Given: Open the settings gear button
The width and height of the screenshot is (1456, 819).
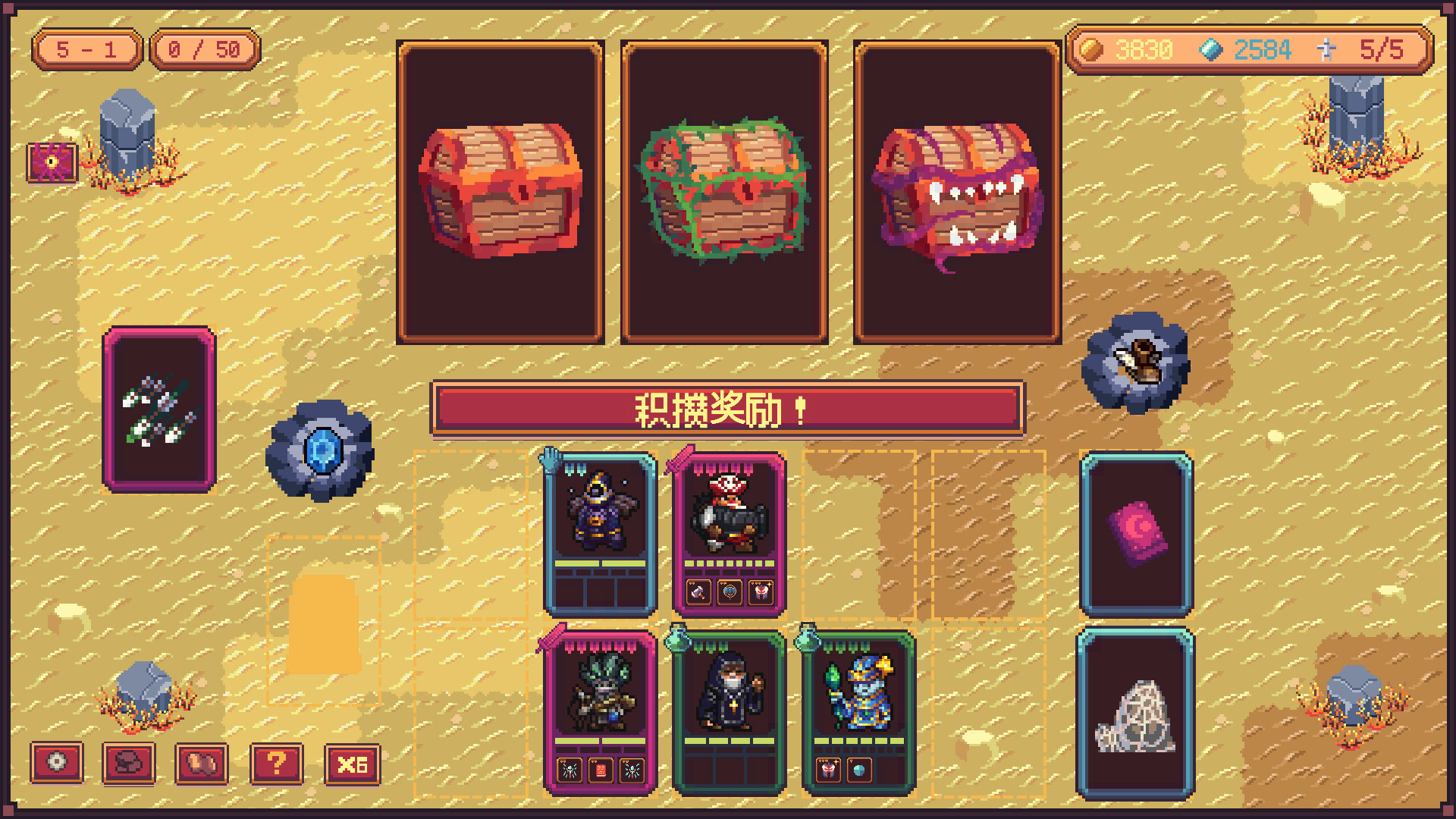Looking at the screenshot, I should [58, 763].
